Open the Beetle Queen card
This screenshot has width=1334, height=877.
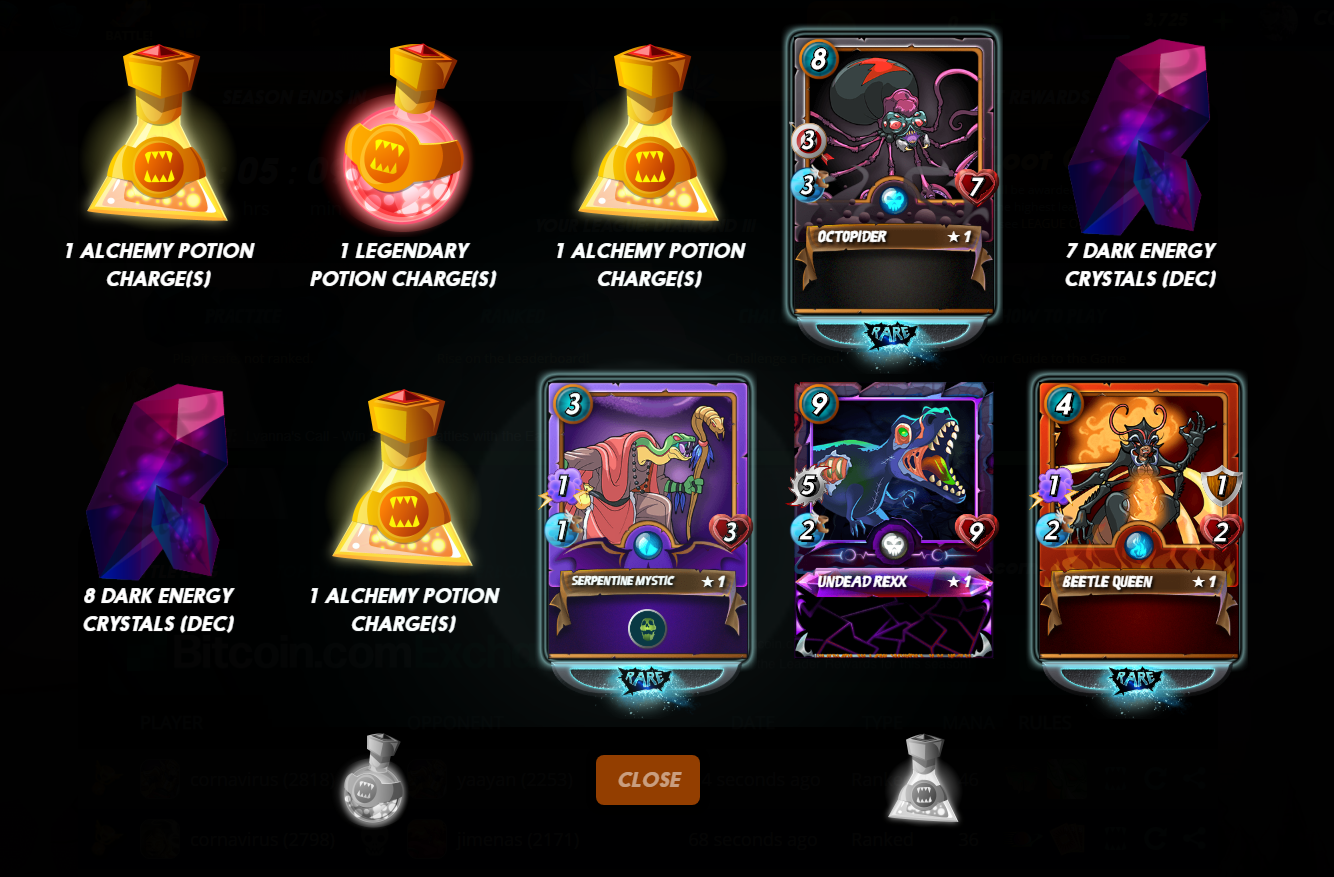pos(1139,520)
